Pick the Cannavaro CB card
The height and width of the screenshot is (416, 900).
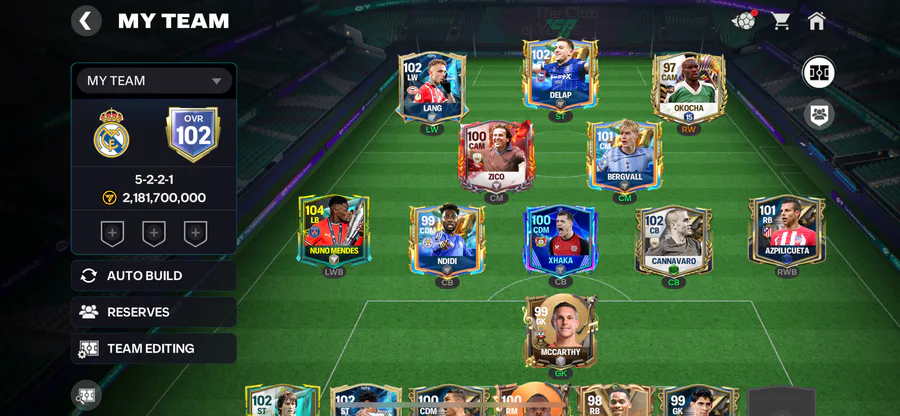pyautogui.click(x=674, y=239)
